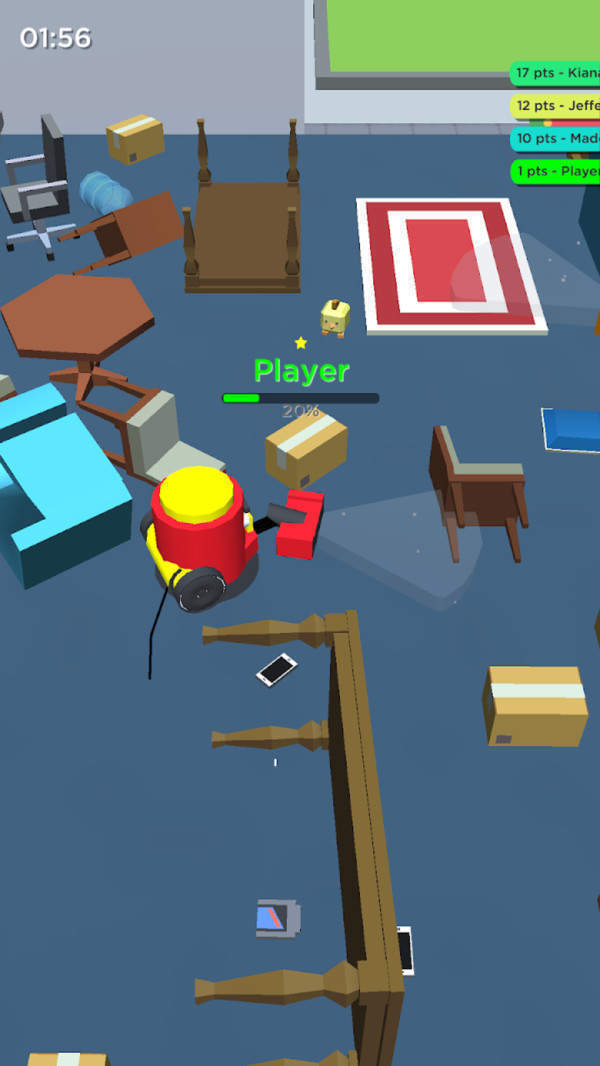This screenshot has width=600, height=1066.
Task: Click the 1 pts Player leaderboard entry
Action: pos(556,171)
